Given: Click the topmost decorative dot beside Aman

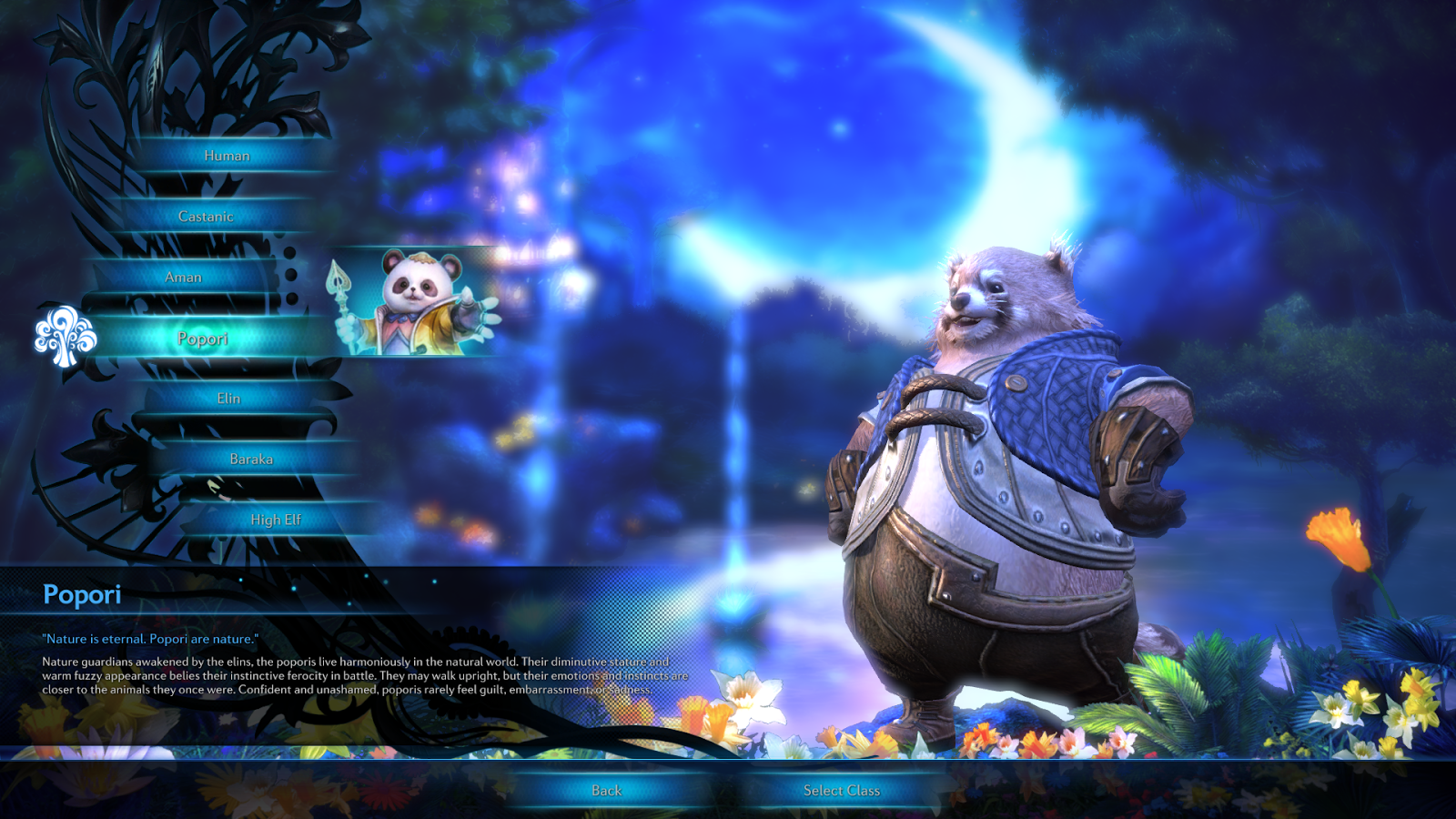Looking at the screenshot, I should point(289,252).
